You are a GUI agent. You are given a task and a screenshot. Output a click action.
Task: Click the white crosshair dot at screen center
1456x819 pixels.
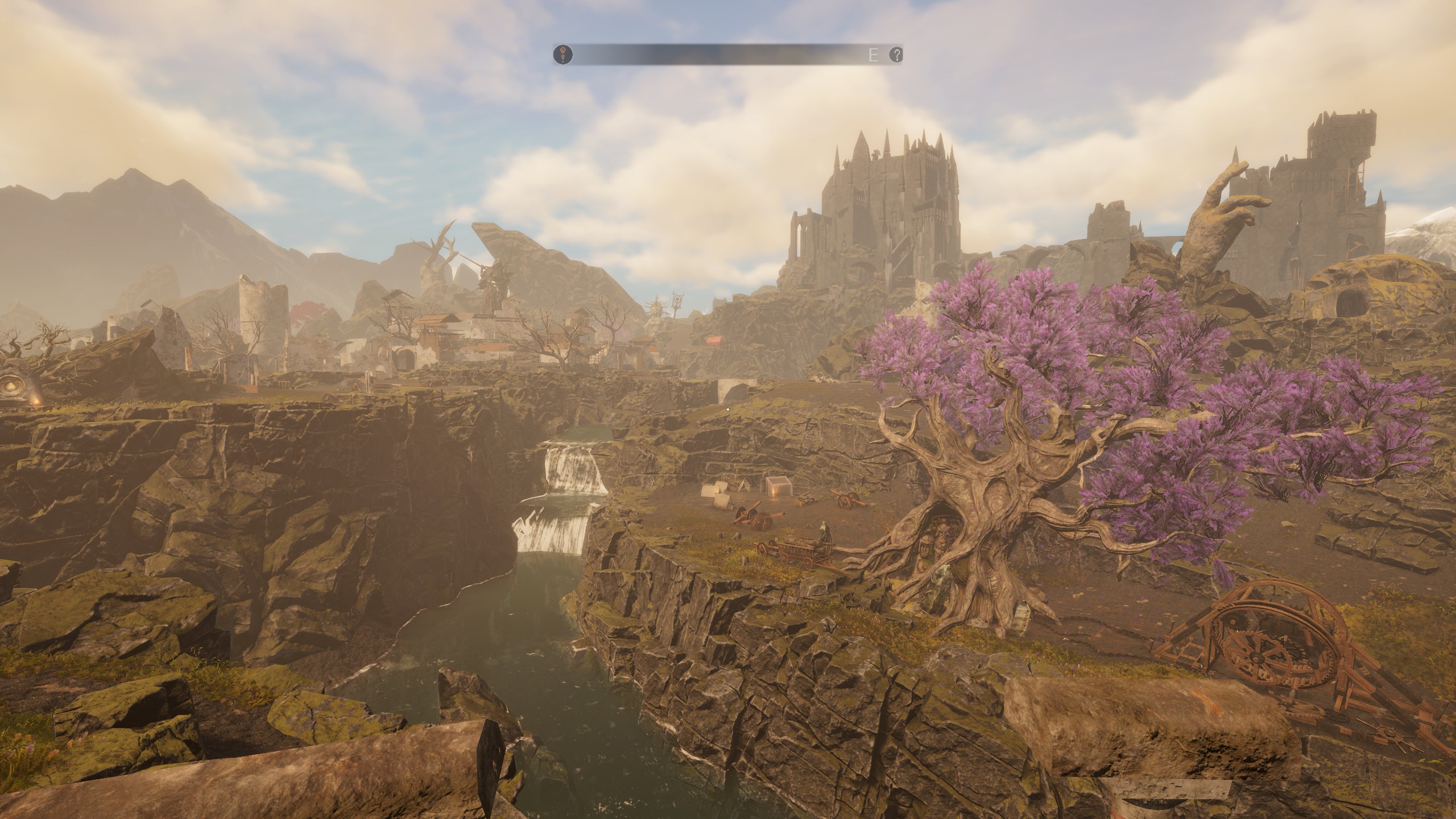pyautogui.click(x=728, y=409)
